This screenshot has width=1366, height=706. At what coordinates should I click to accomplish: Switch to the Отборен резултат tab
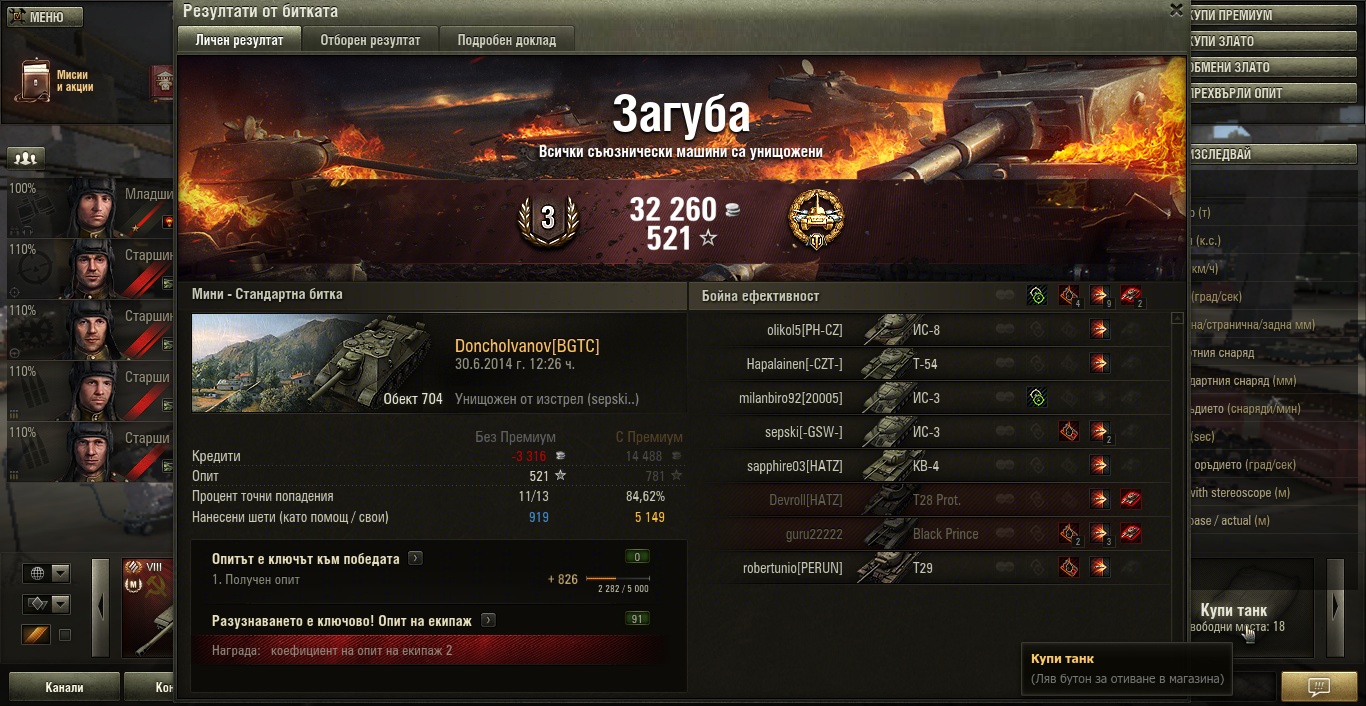tap(370, 40)
